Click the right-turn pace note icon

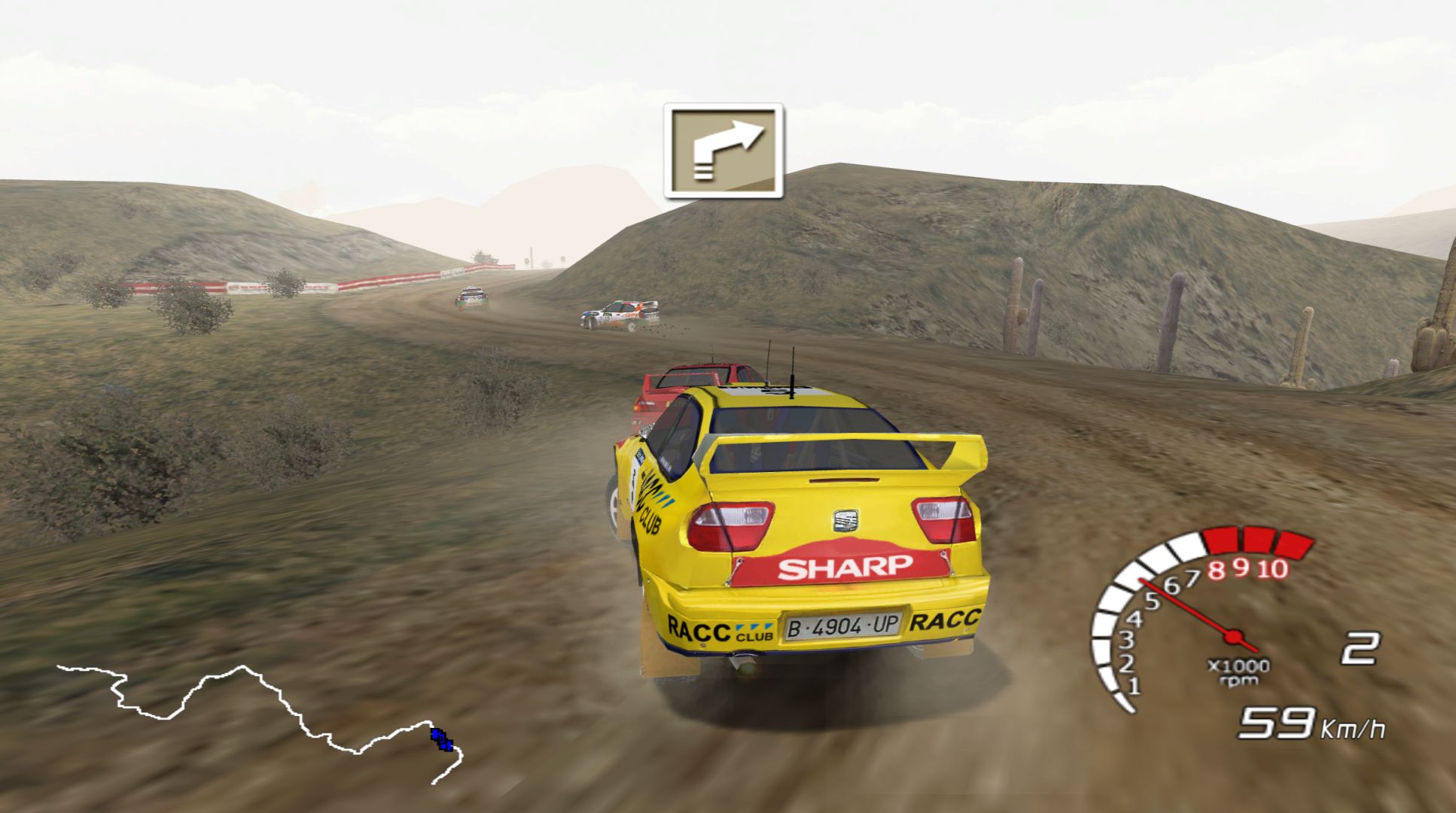[x=723, y=151]
